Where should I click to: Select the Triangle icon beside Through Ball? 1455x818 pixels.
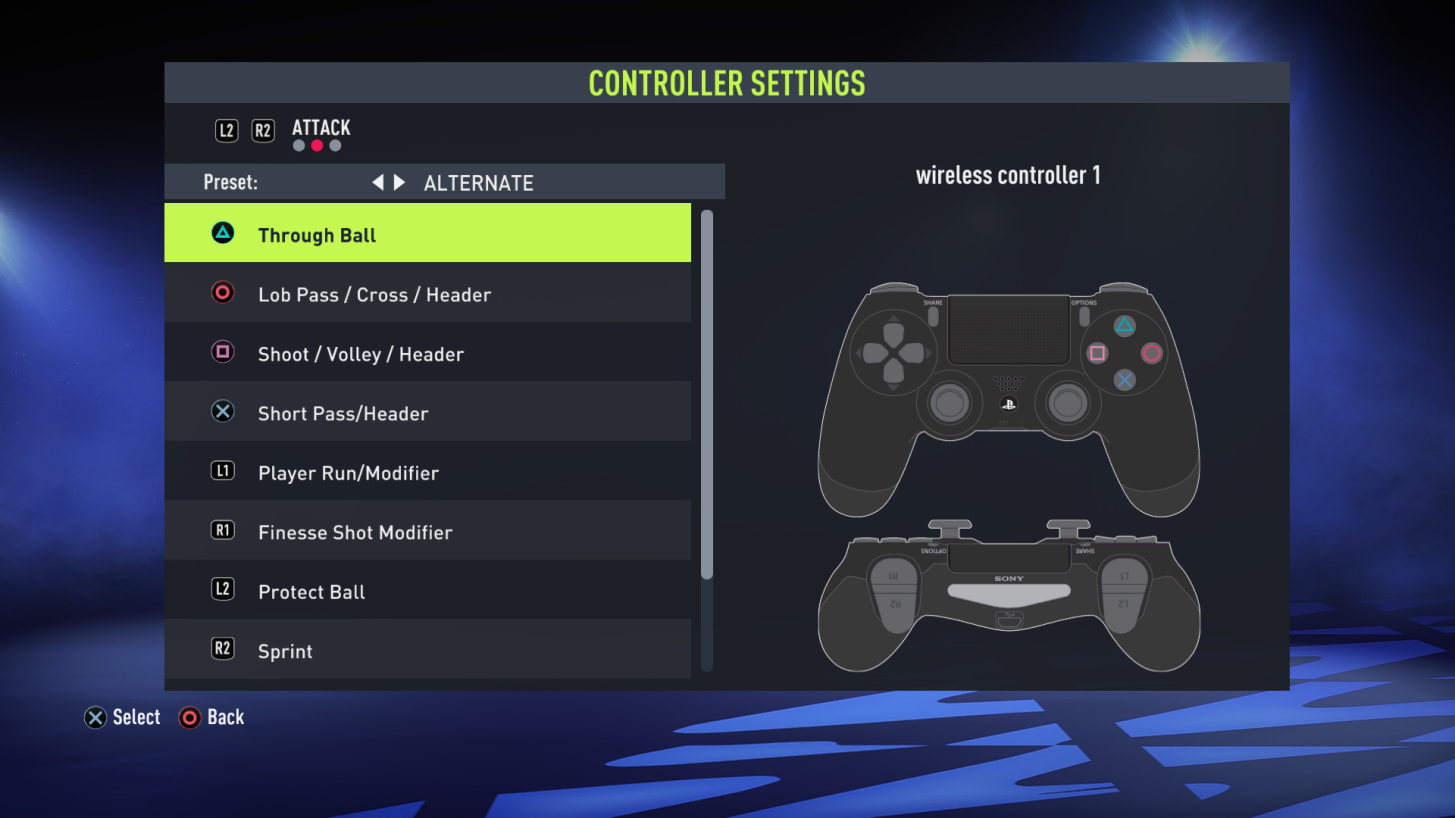tap(222, 234)
